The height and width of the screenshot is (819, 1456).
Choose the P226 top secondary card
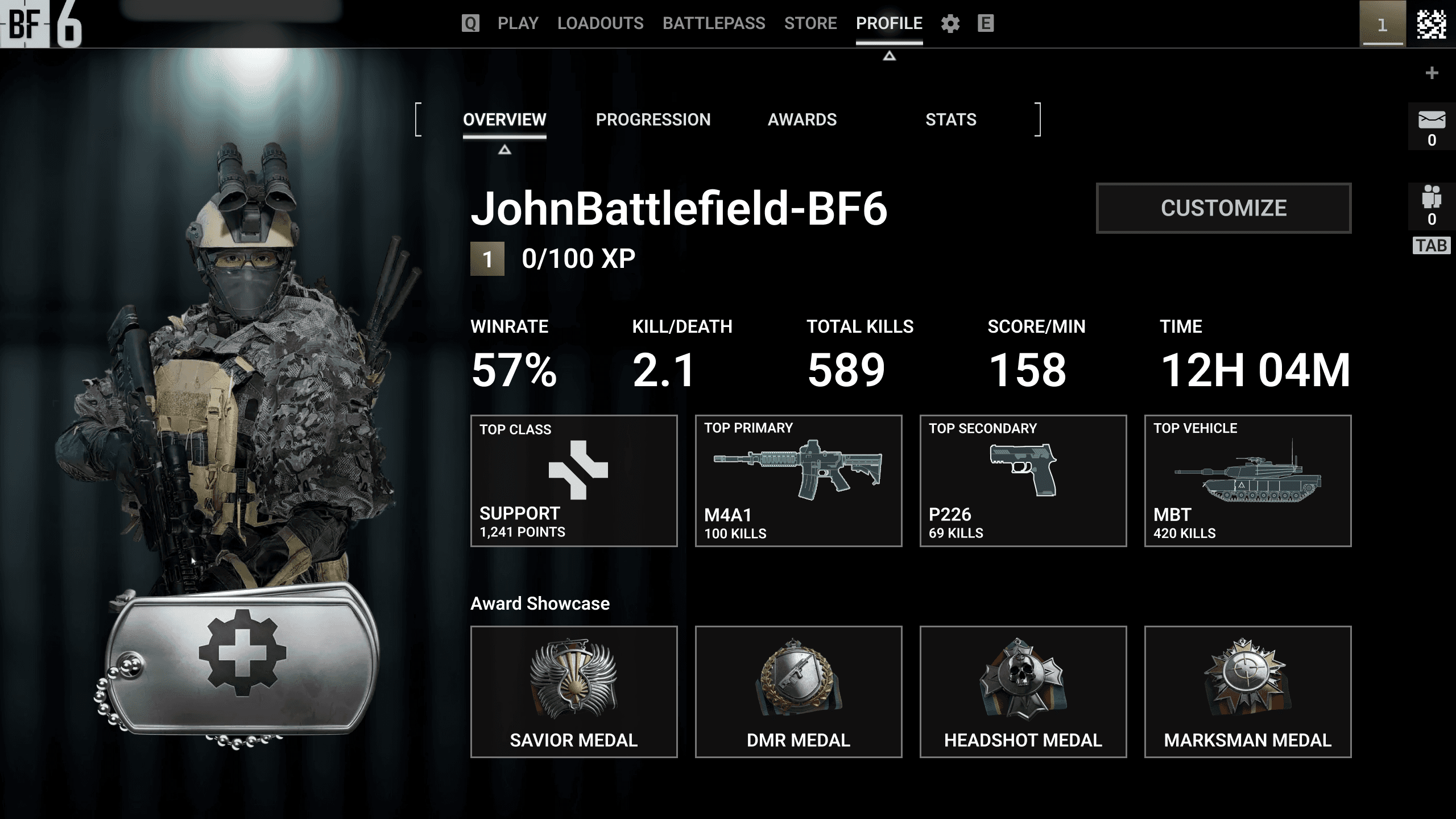[1023, 481]
